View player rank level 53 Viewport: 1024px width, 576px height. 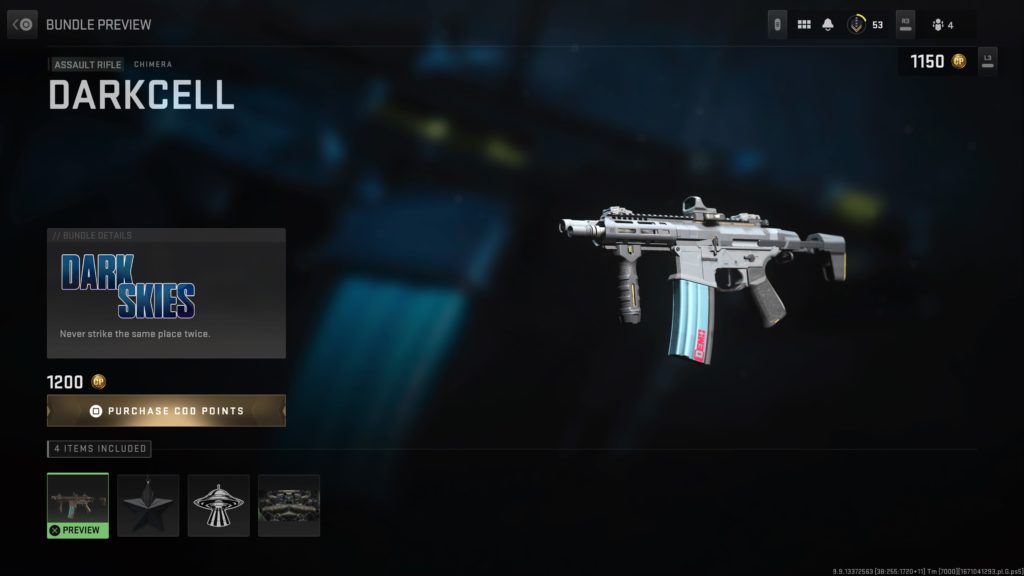coord(865,24)
